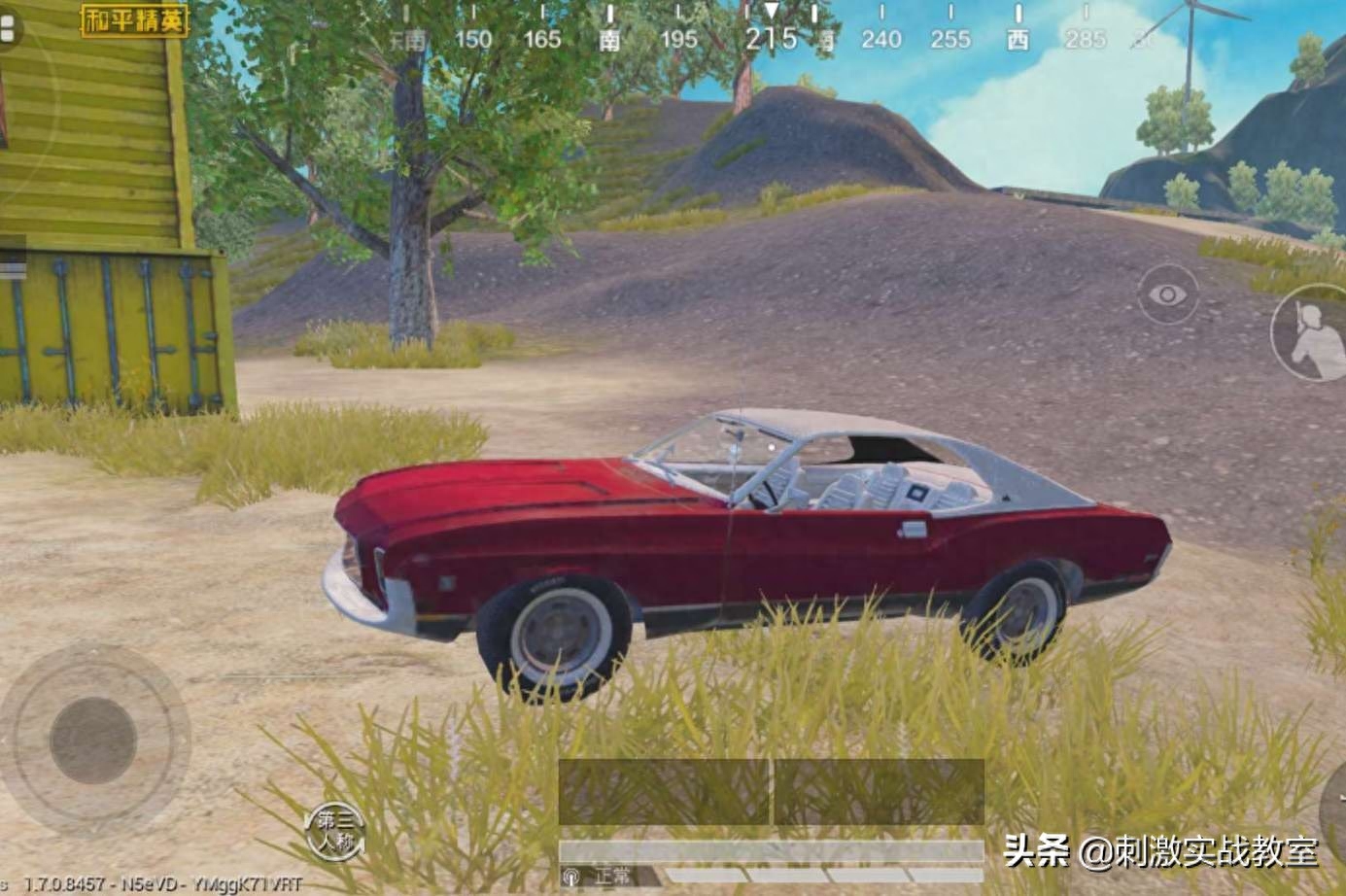The height and width of the screenshot is (896, 1346).
Task: Toggle the eye free-look button
Action: [1167, 294]
